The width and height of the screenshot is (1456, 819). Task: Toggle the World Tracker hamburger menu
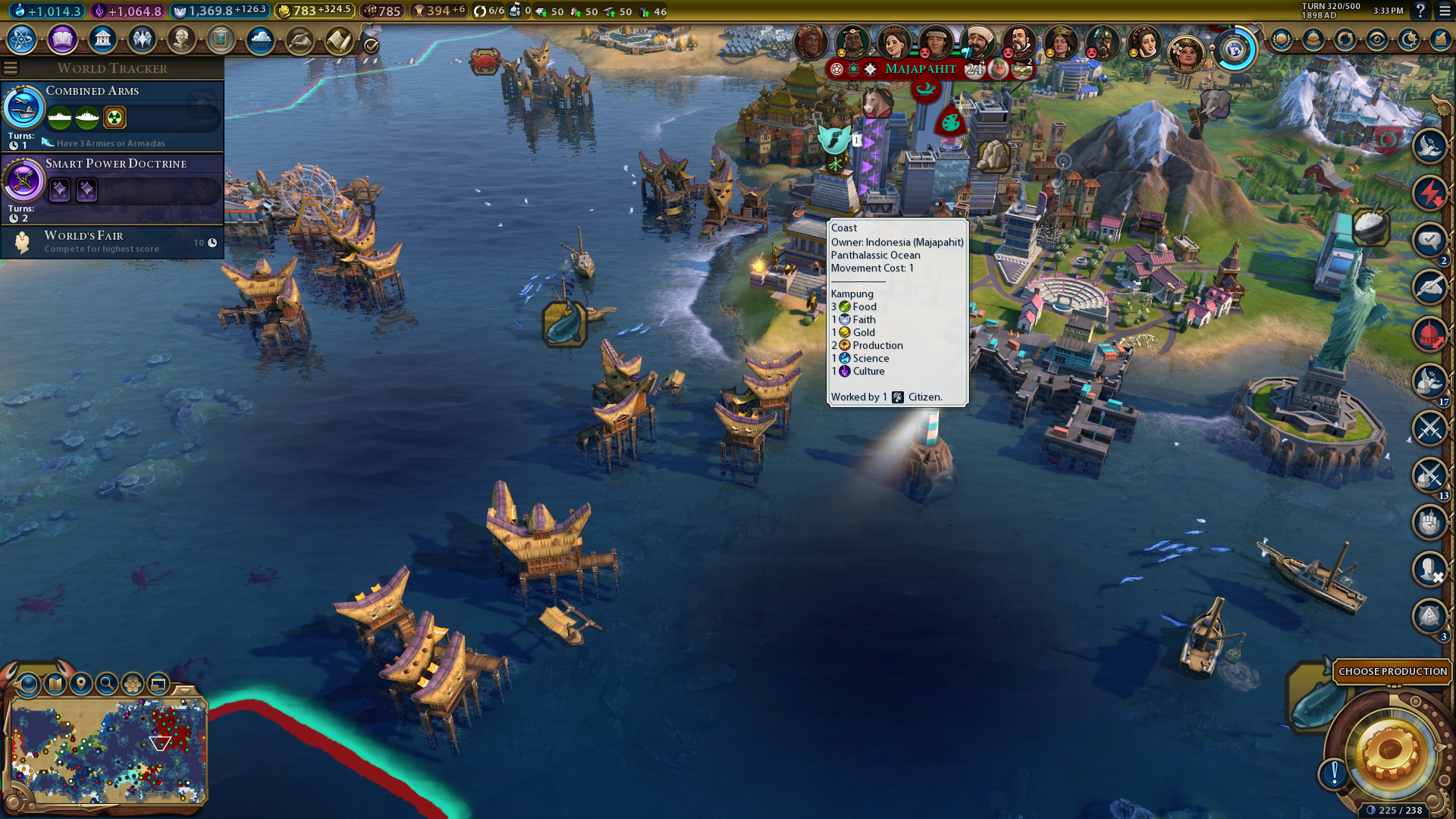11,68
